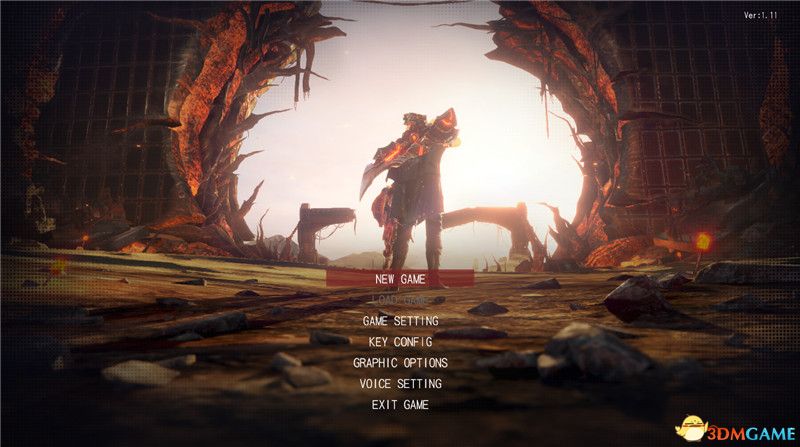800x447 pixels.
Task: Start a new game
Action: (400, 279)
